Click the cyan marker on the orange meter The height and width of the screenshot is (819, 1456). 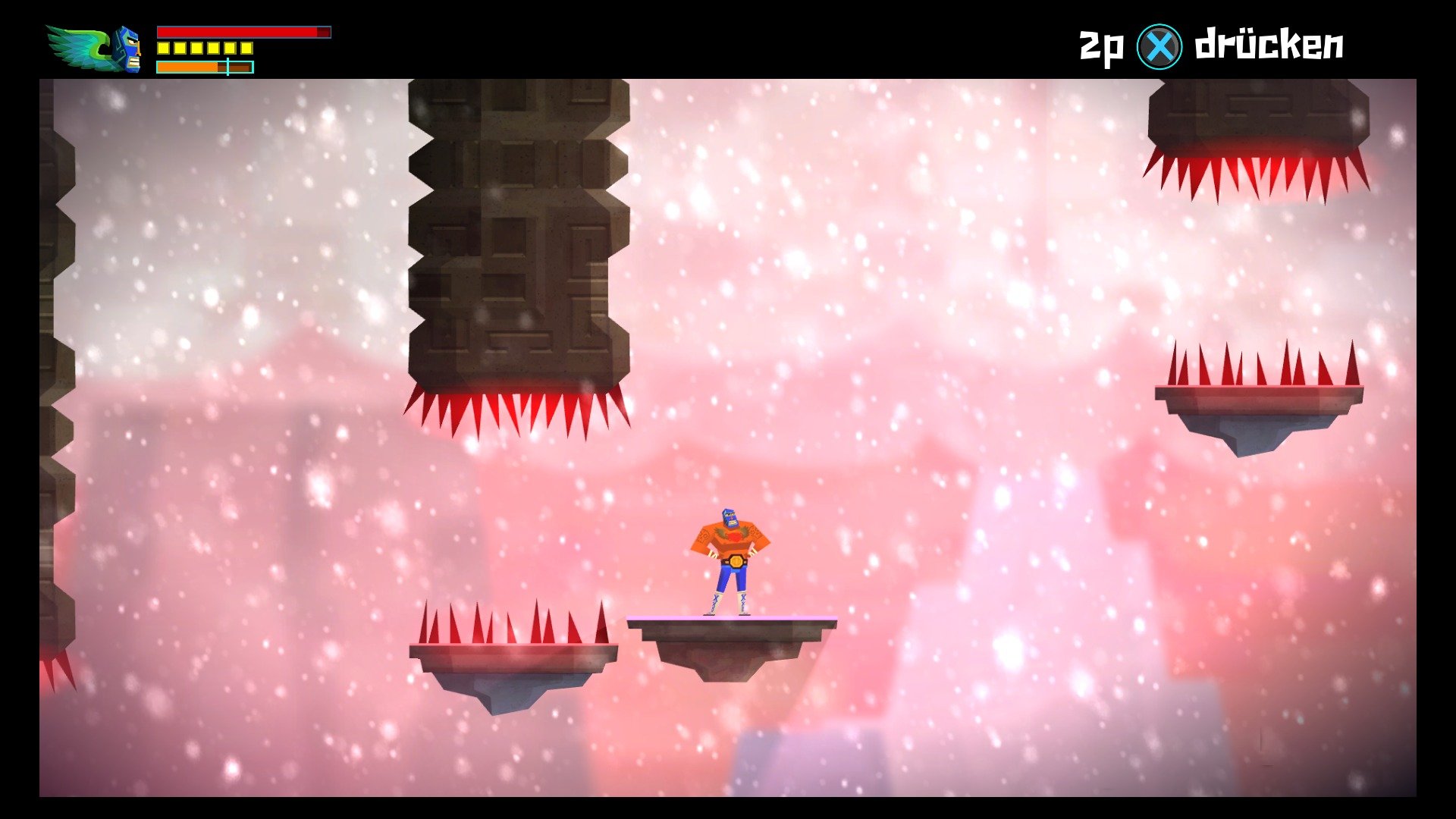coord(227,67)
